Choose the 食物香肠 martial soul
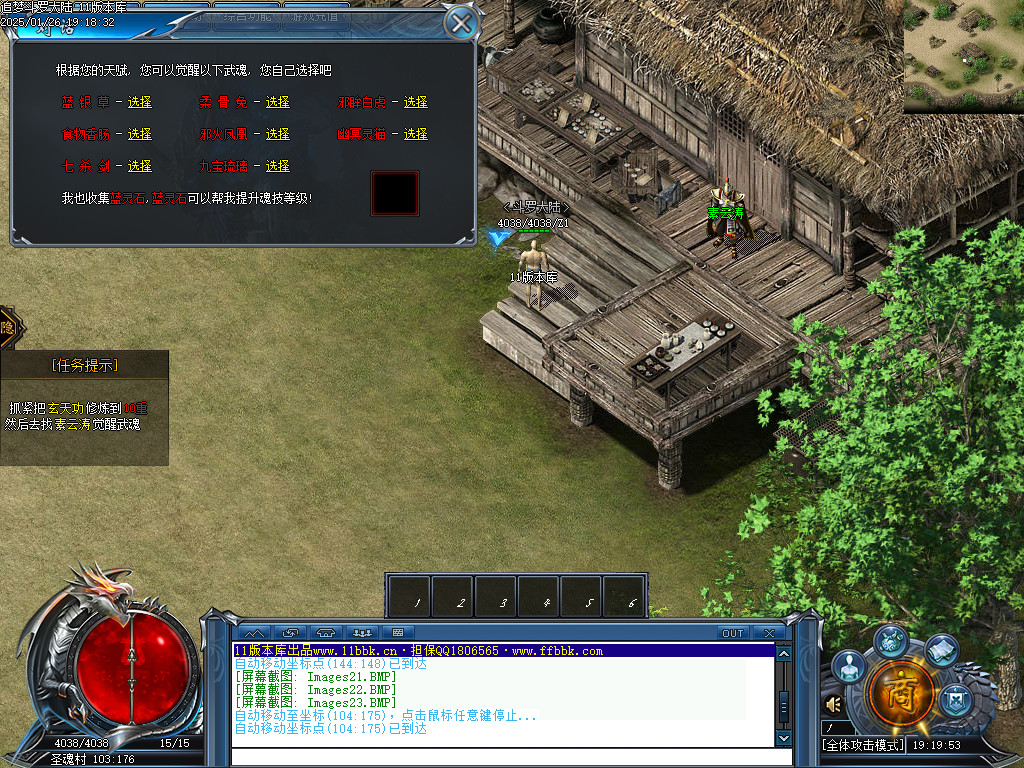 coord(139,134)
